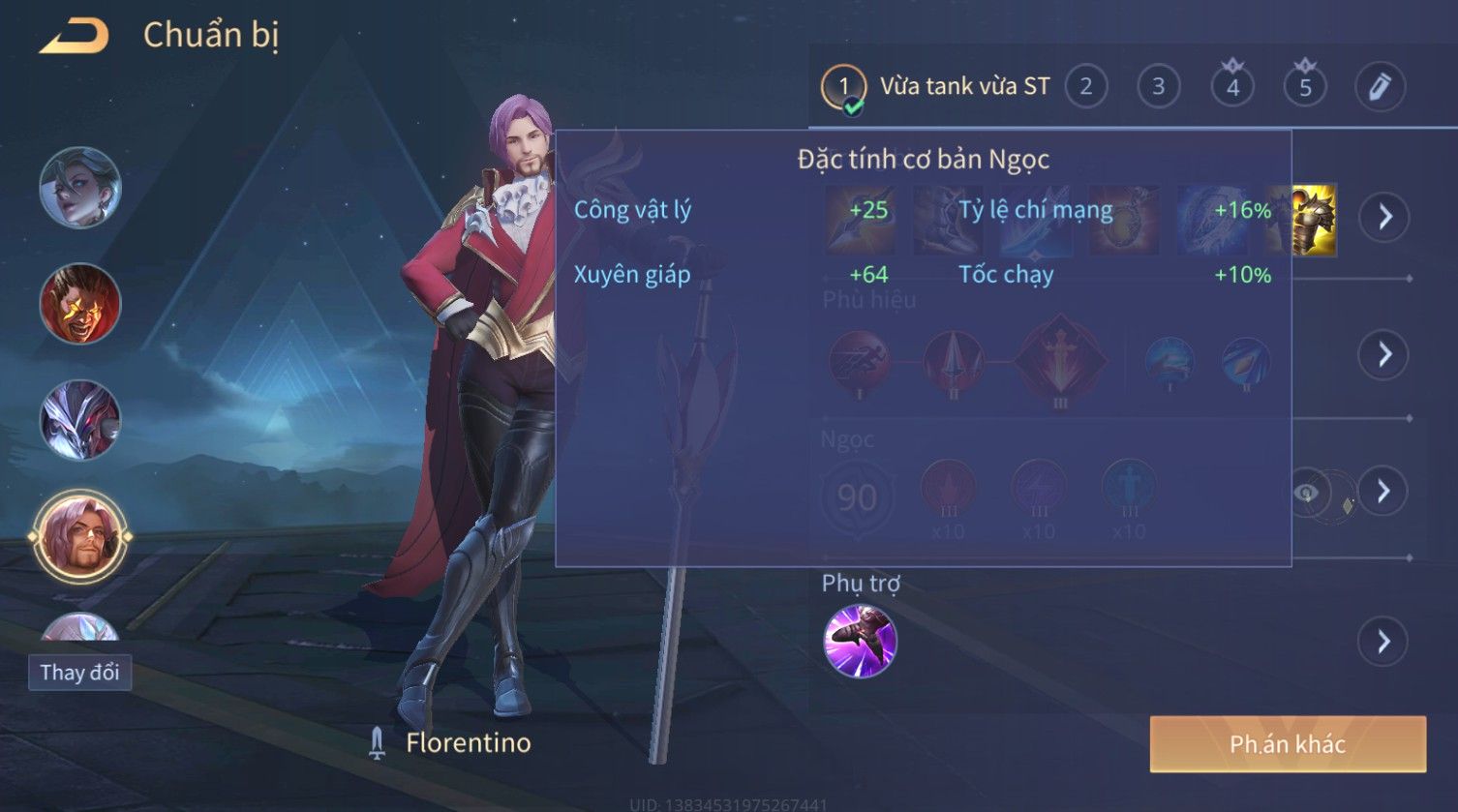Select the highlighted Florentino hero portrait
Screen dimensions: 1458x812
click(x=80, y=536)
